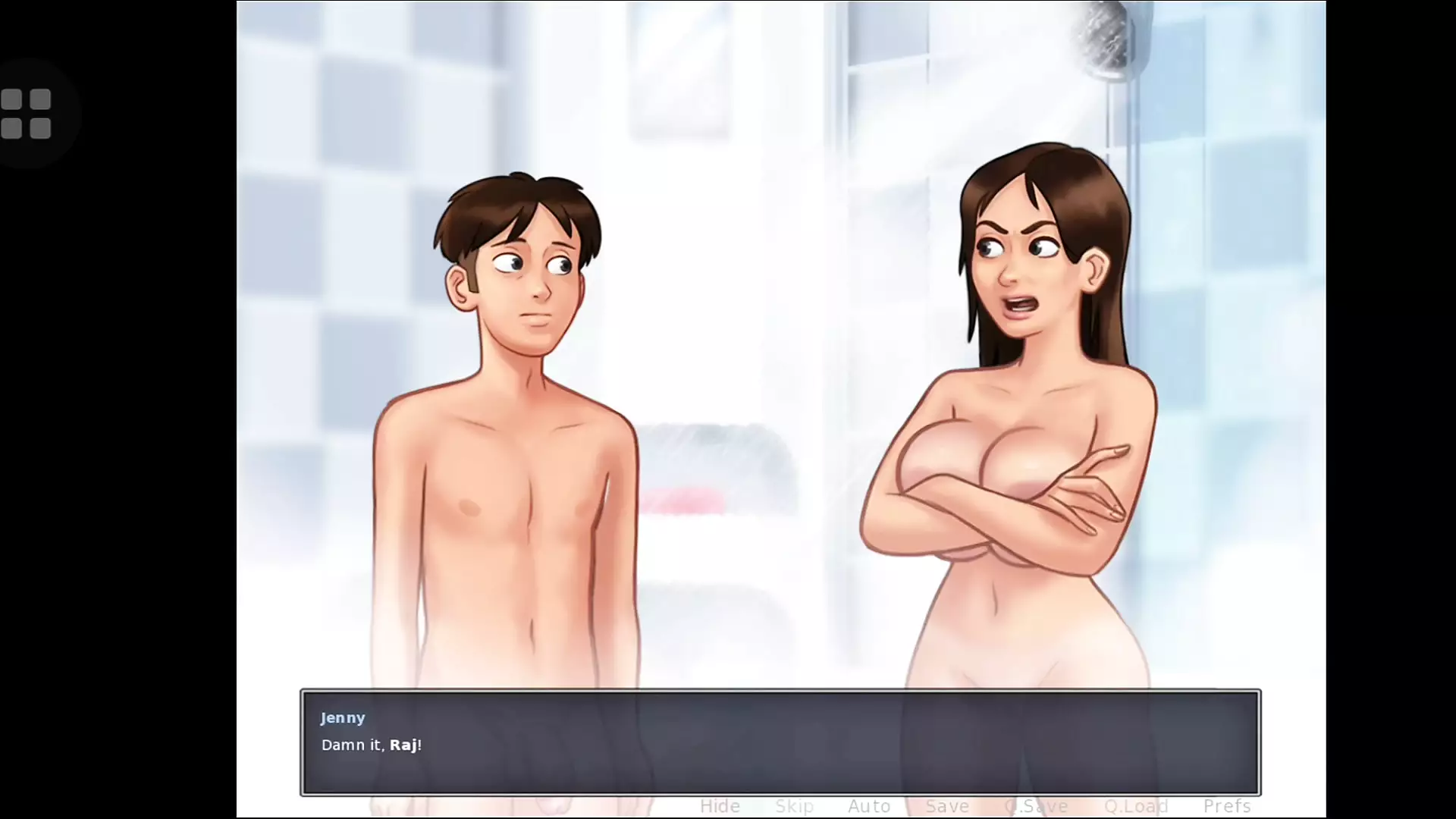This screenshot has width=1456, height=819.
Task: Click the bolded name Raj in dialogue
Action: [406, 745]
